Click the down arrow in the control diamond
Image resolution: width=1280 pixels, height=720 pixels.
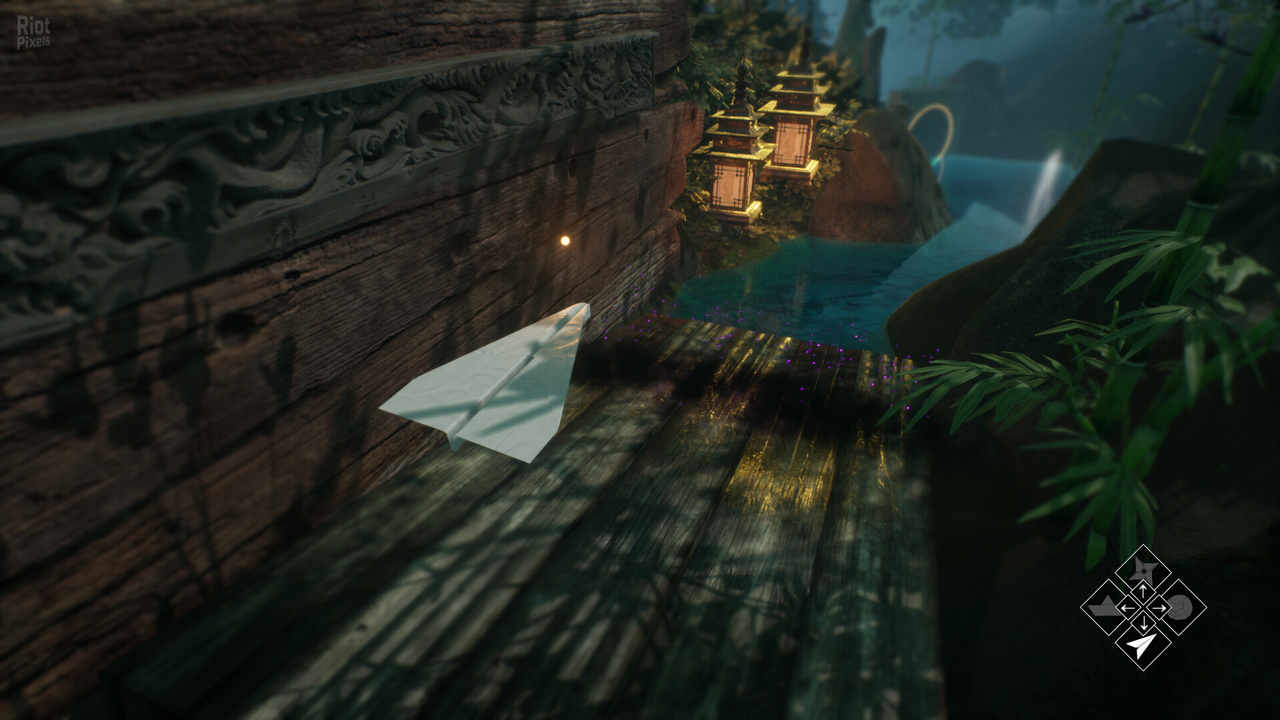point(1143,623)
